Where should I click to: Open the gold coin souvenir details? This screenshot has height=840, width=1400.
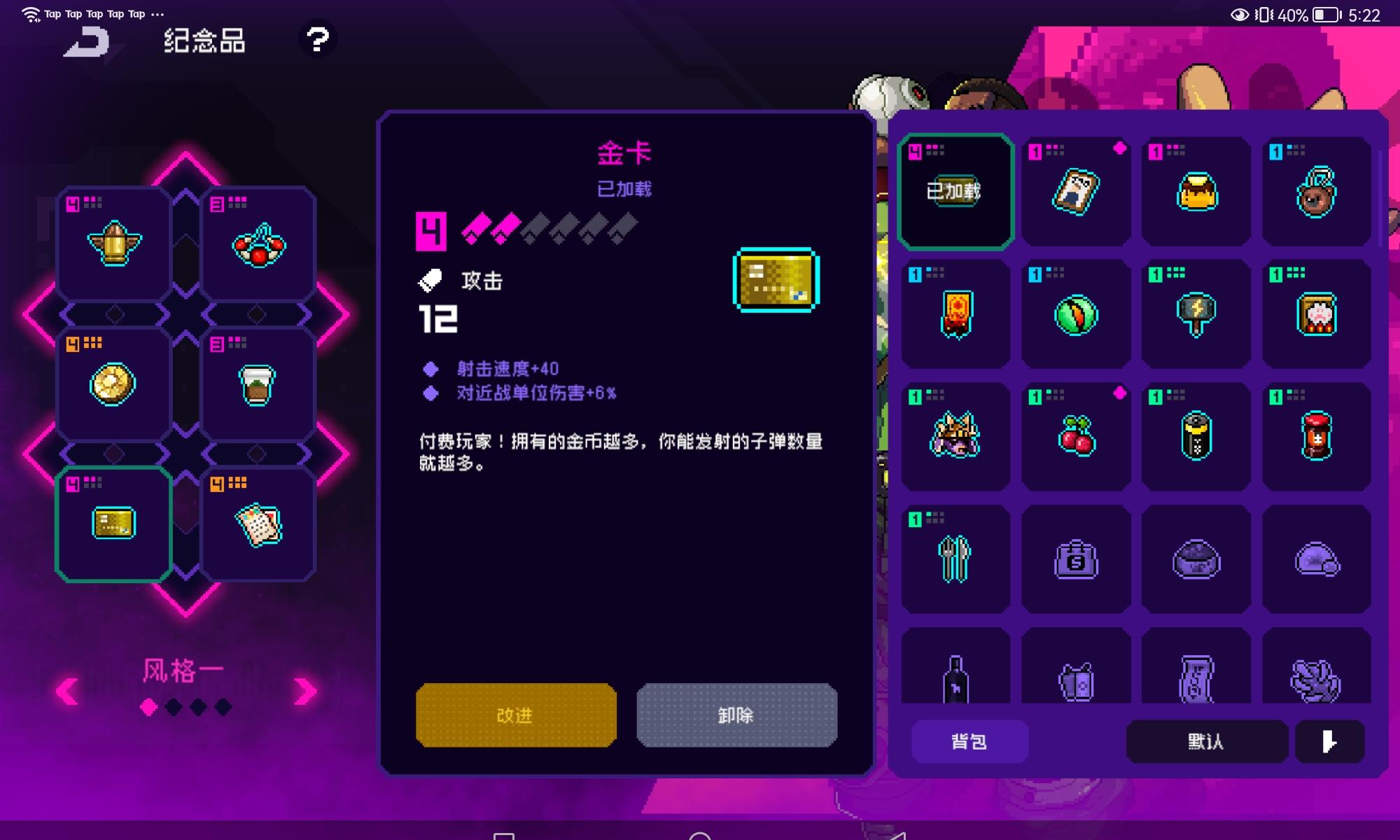tap(112, 383)
